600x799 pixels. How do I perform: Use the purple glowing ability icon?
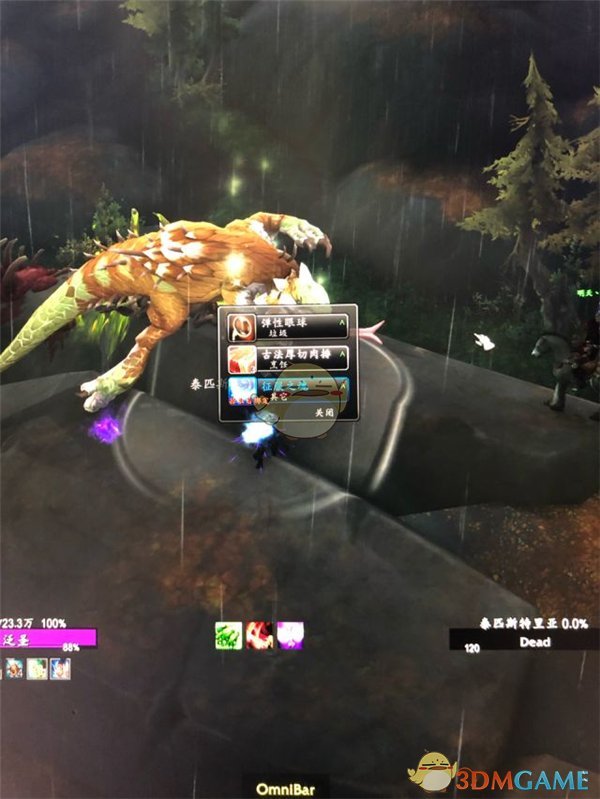[x=289, y=634]
